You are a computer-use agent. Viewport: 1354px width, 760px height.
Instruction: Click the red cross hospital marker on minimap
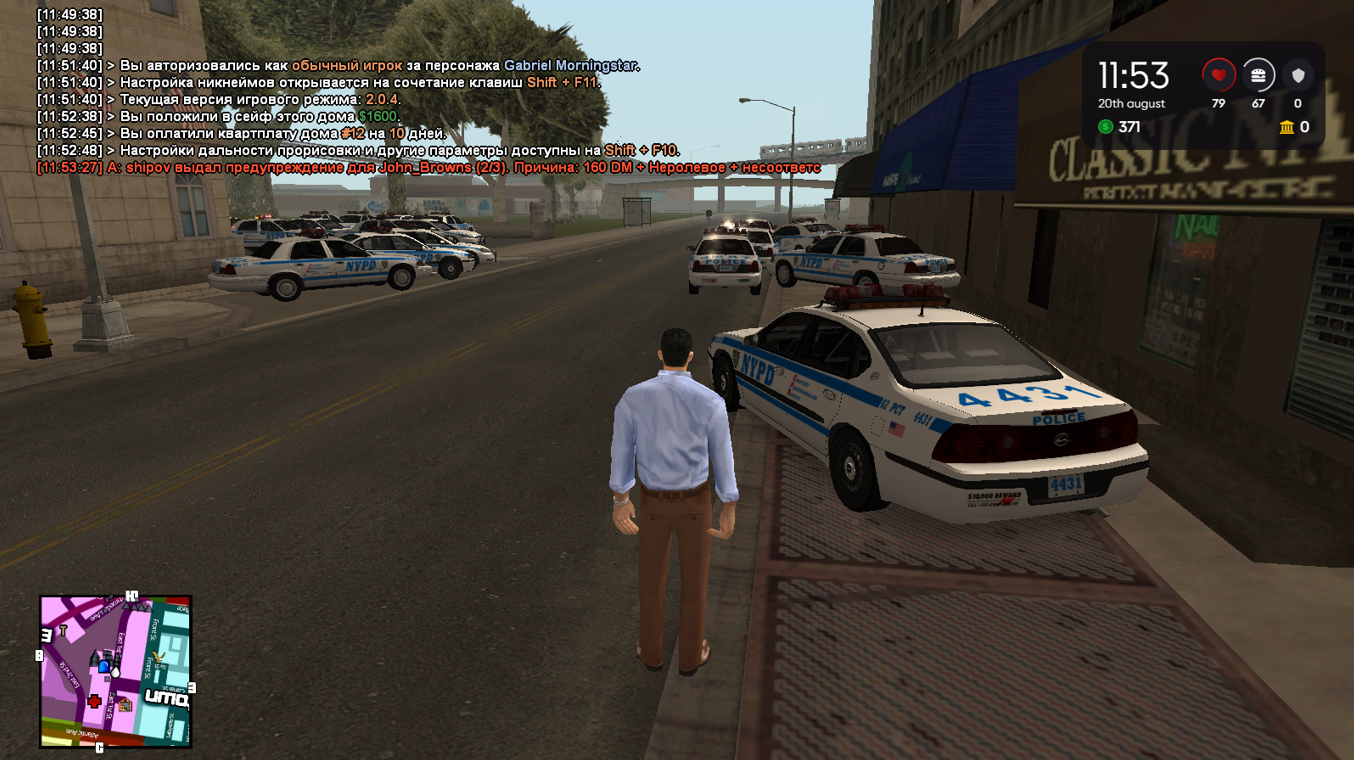click(x=94, y=702)
